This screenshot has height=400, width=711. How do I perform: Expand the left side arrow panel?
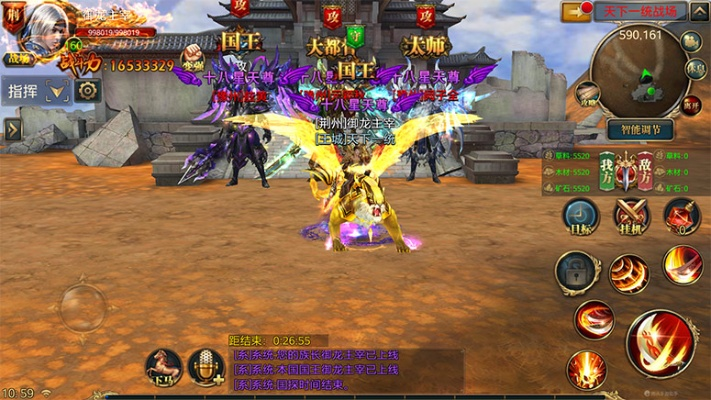12,129
